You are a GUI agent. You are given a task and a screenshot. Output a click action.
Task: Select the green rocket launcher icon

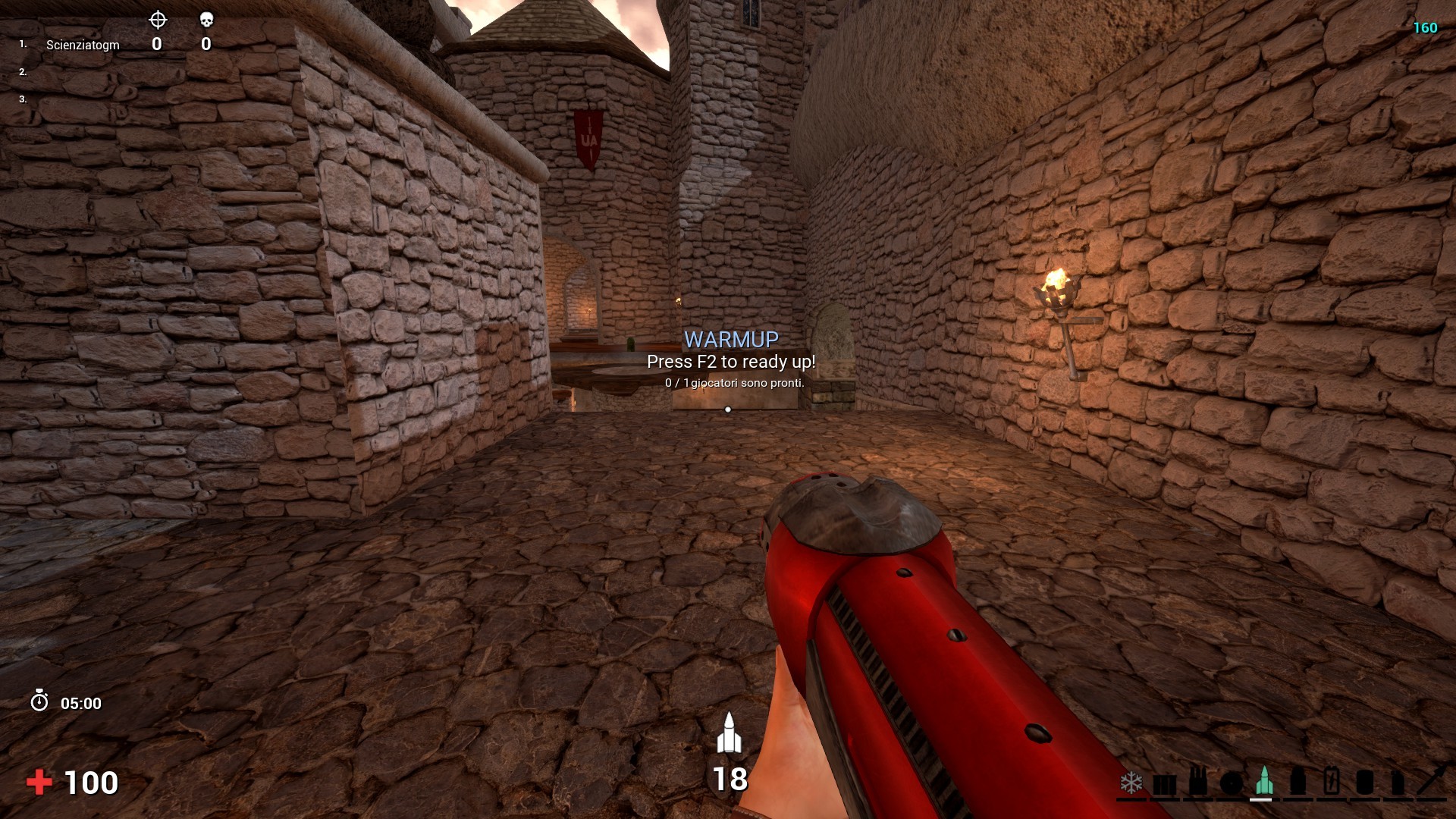[1264, 780]
